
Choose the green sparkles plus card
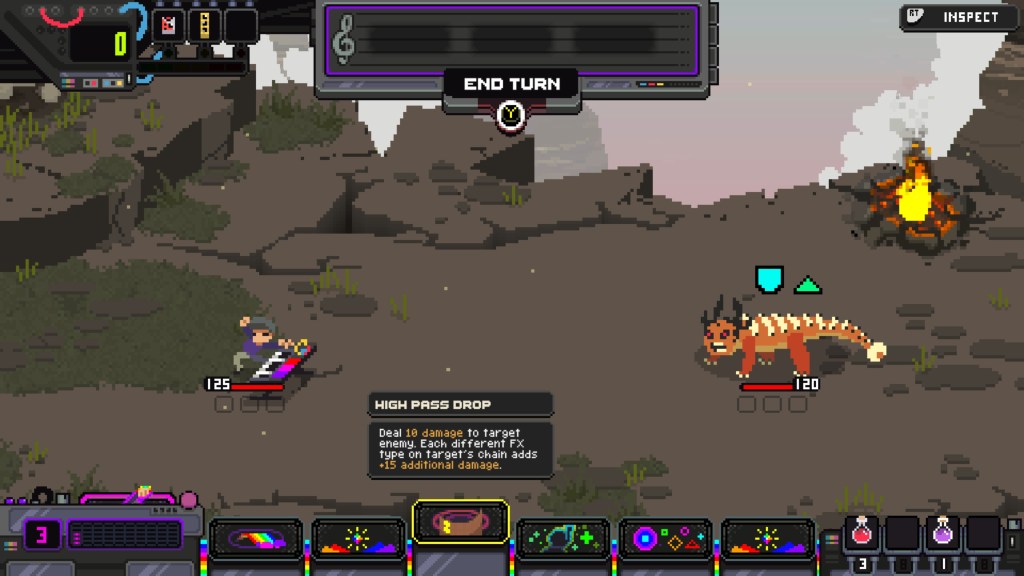(x=563, y=539)
